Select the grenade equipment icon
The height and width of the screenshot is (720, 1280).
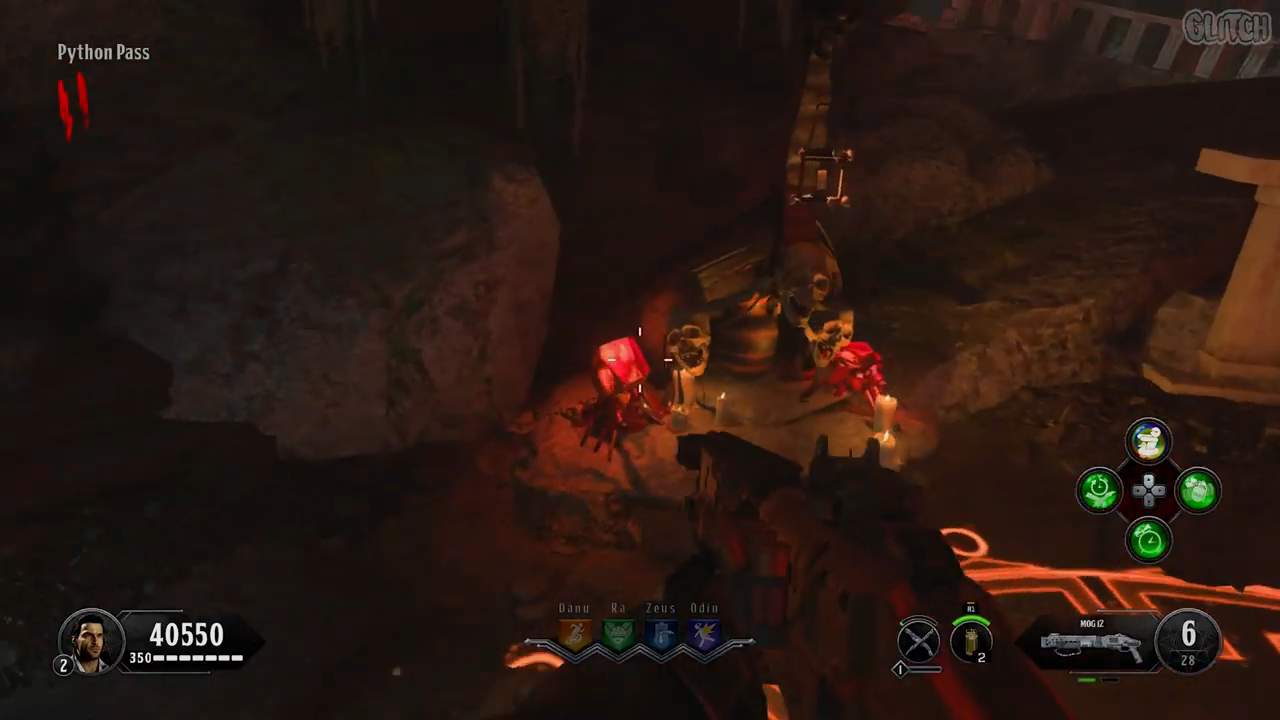pyautogui.click(x=969, y=640)
